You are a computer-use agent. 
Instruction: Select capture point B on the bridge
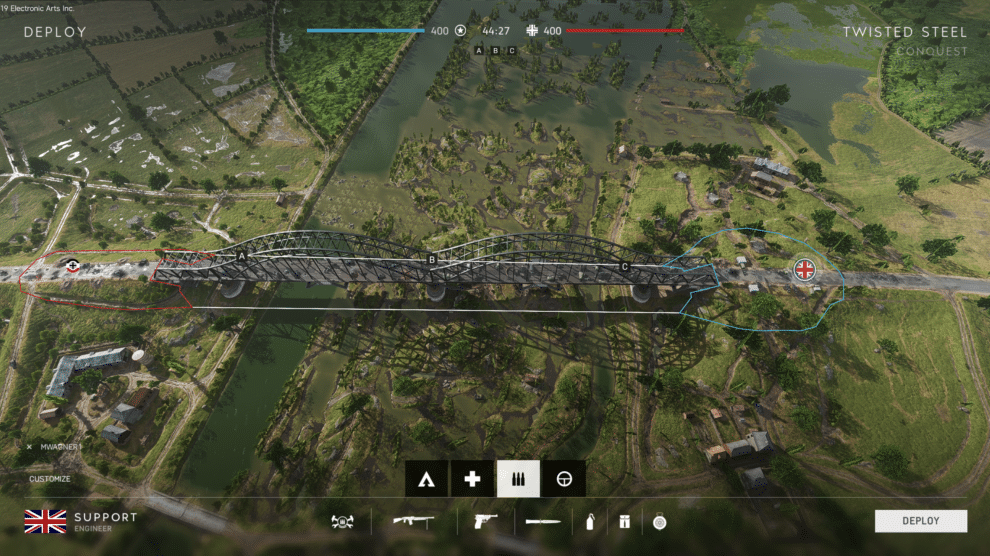432,261
